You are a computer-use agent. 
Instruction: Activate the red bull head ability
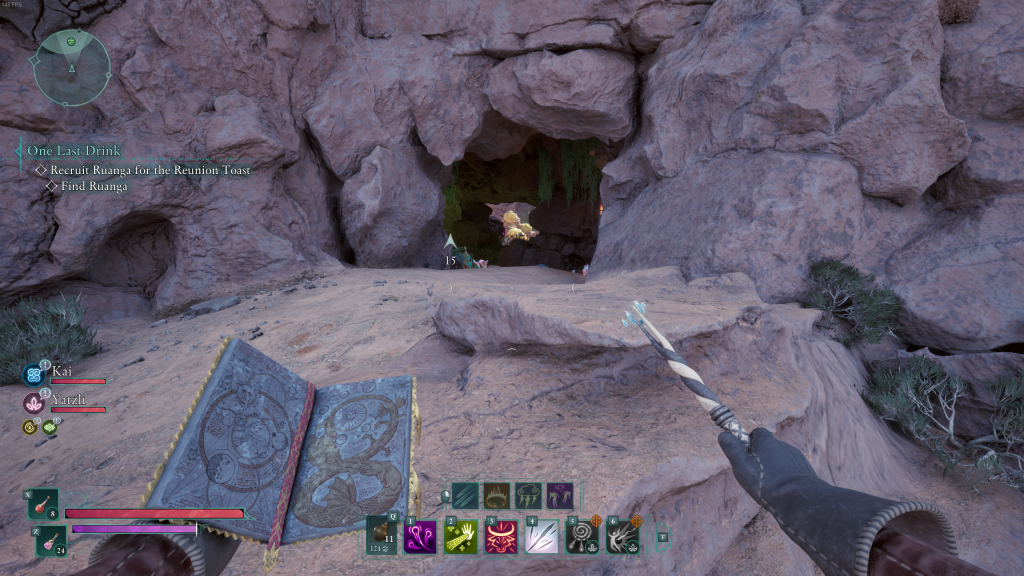500,537
